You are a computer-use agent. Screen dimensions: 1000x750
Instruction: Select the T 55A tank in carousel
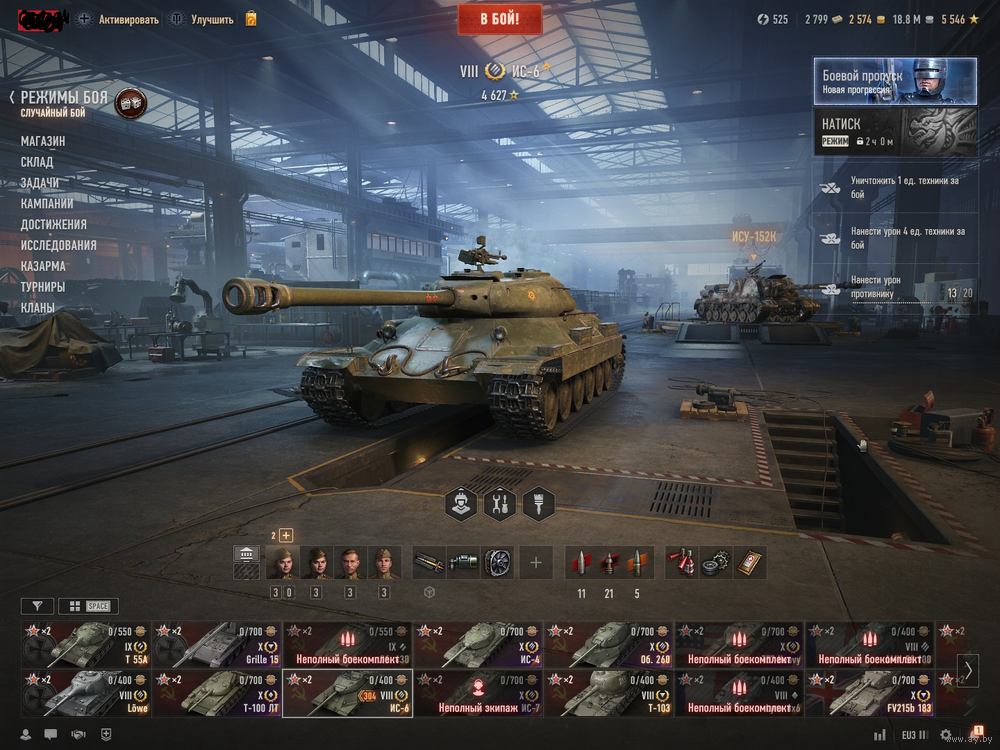pos(86,645)
